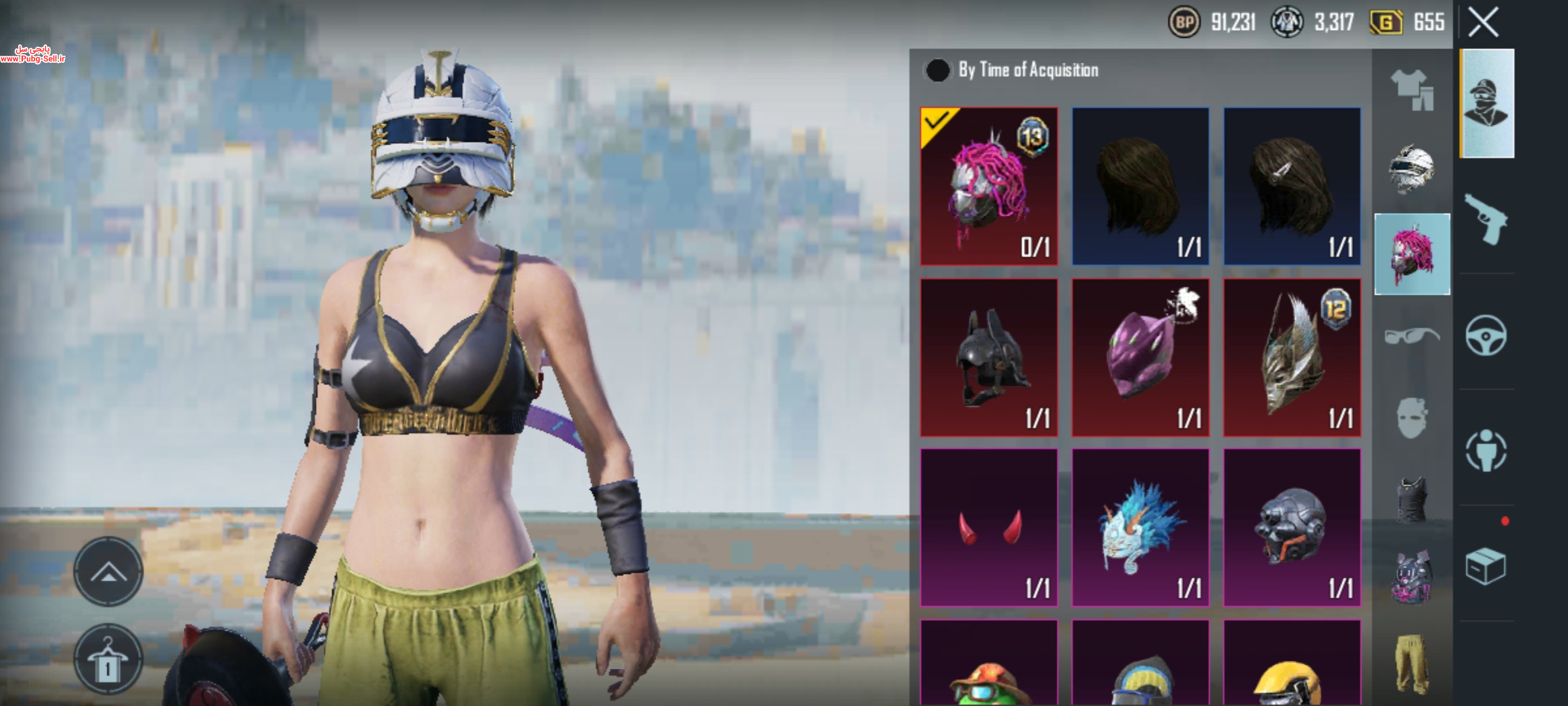Pick the brown hair with hairclip
1568x706 pixels.
1292,186
